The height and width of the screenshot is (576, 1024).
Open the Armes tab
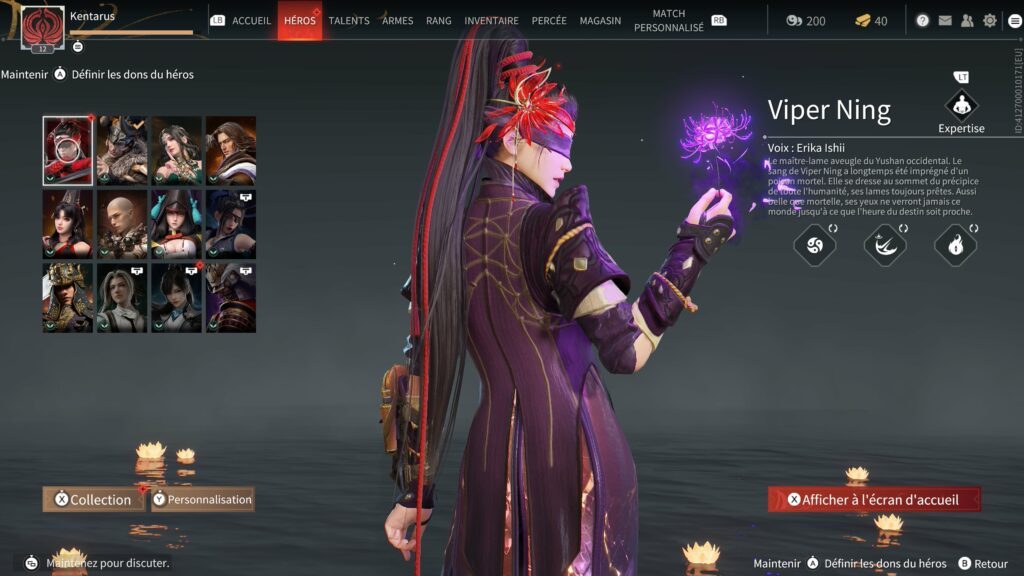point(397,21)
